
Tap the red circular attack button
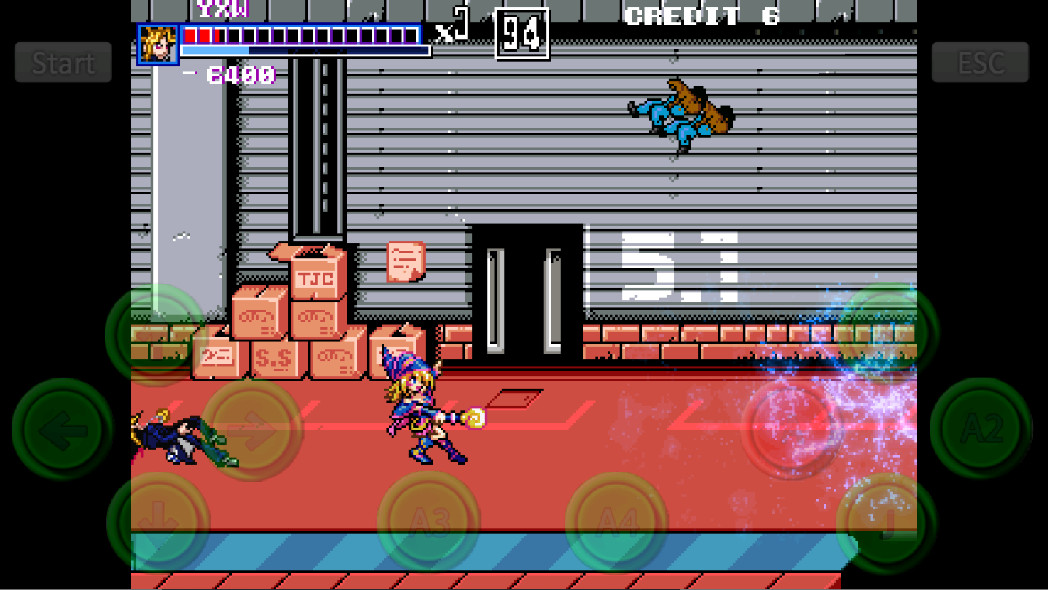pyautogui.click(x=790, y=429)
